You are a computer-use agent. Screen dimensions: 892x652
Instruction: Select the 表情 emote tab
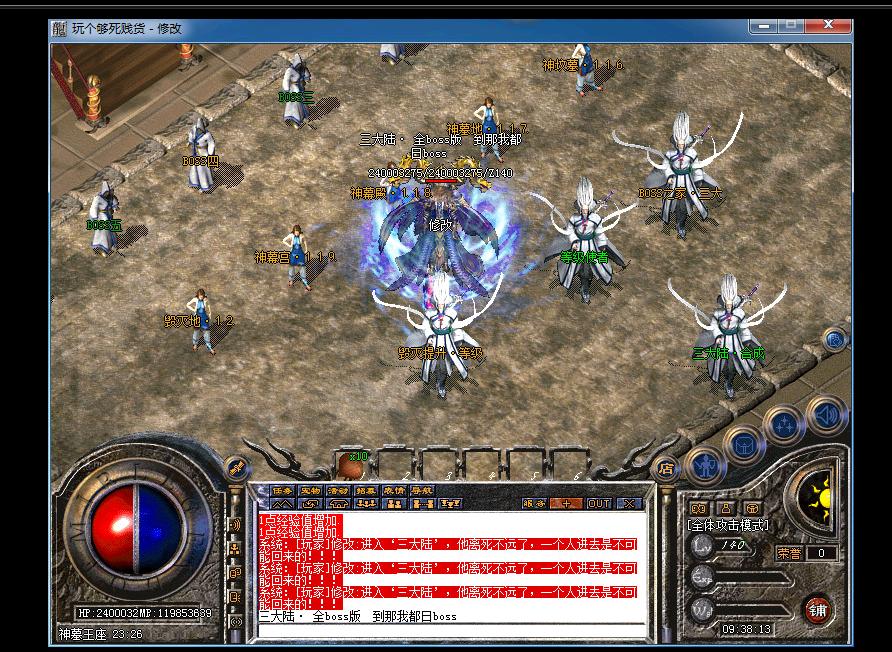click(x=394, y=490)
